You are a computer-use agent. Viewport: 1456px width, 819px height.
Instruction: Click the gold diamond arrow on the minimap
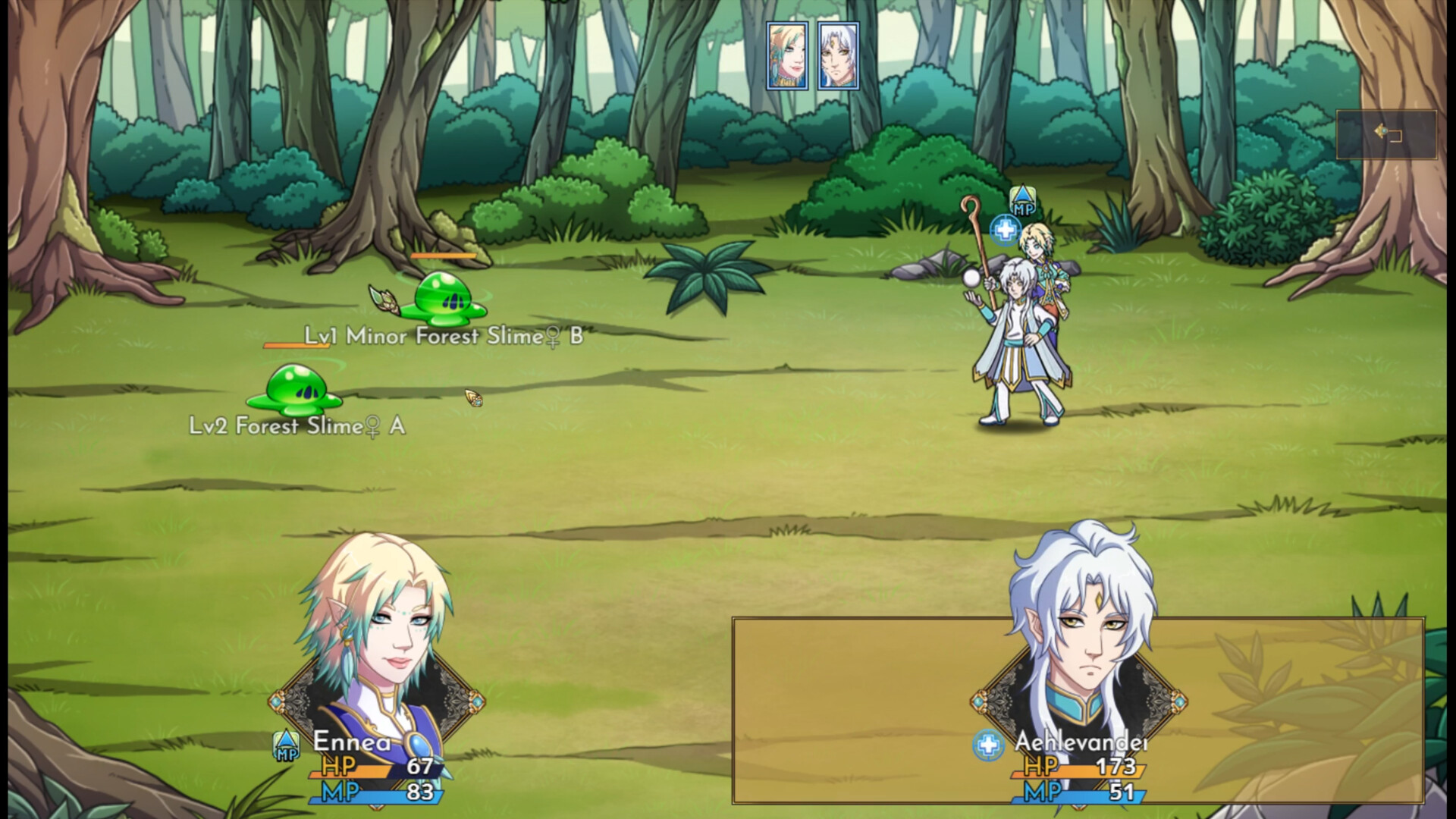coord(1379,130)
